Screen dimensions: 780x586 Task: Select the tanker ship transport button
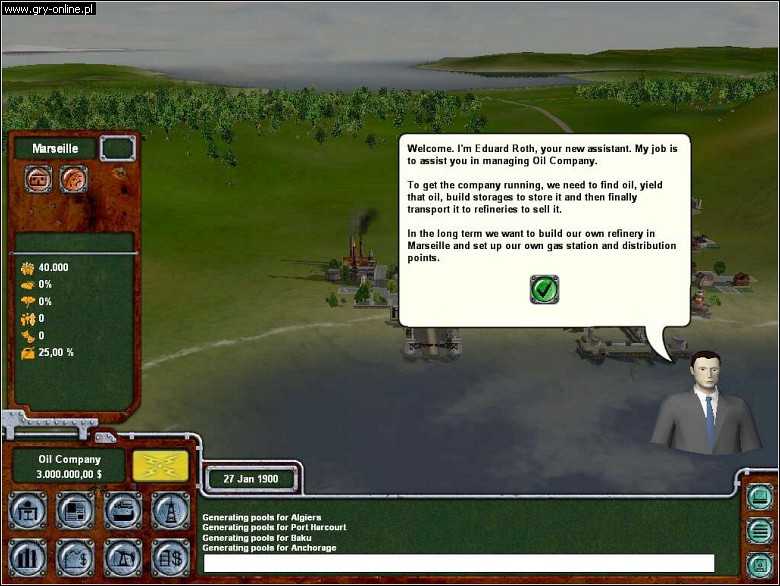(123, 511)
